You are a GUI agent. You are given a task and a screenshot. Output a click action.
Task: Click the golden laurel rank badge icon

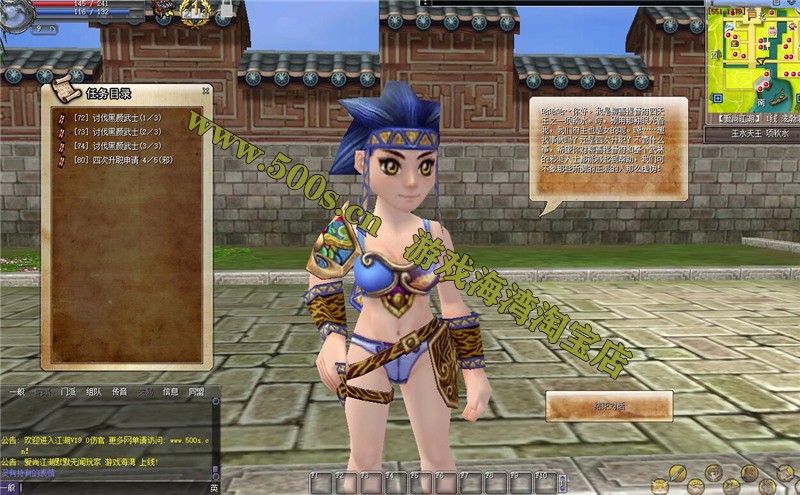[x=196, y=11]
